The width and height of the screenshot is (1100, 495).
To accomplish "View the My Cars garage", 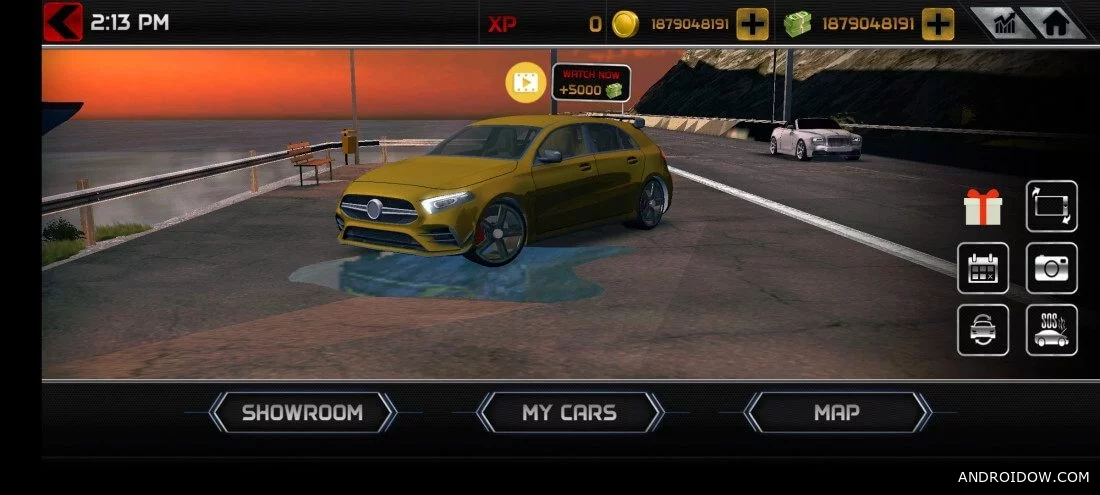I will (x=569, y=412).
